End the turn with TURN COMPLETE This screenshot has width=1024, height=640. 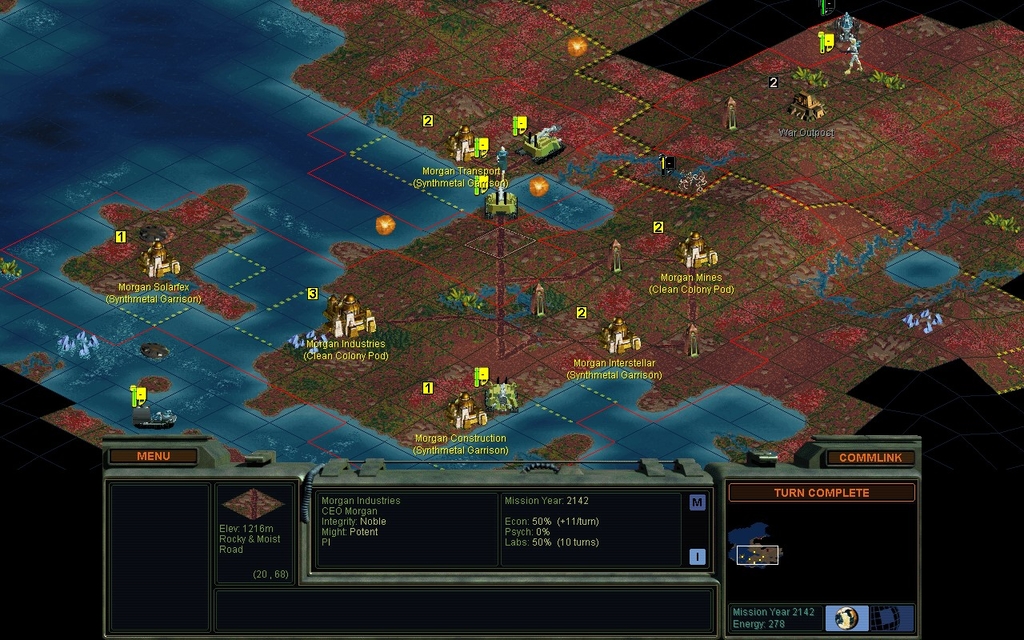[x=820, y=492]
